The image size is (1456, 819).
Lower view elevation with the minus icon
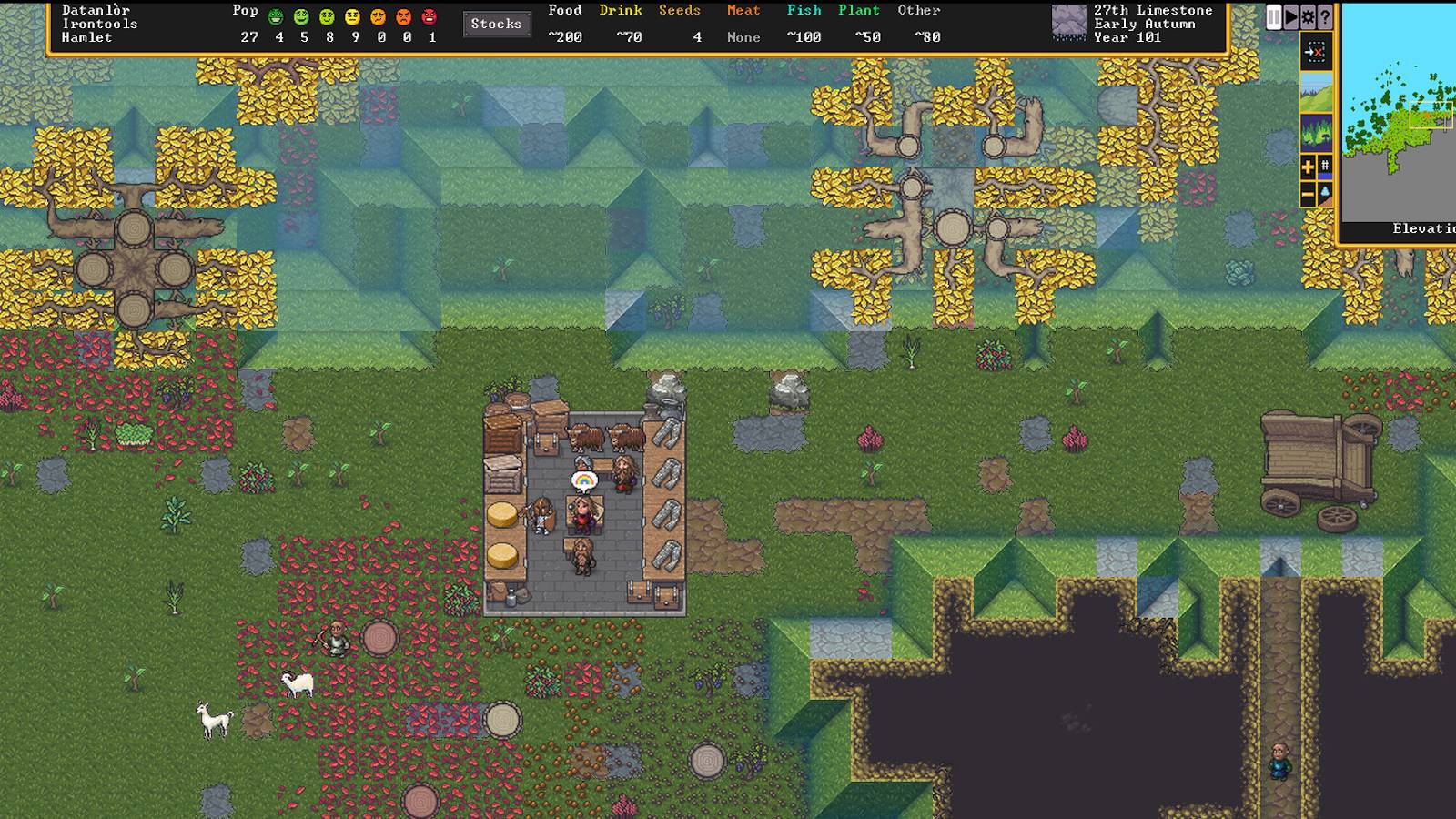point(1307,193)
